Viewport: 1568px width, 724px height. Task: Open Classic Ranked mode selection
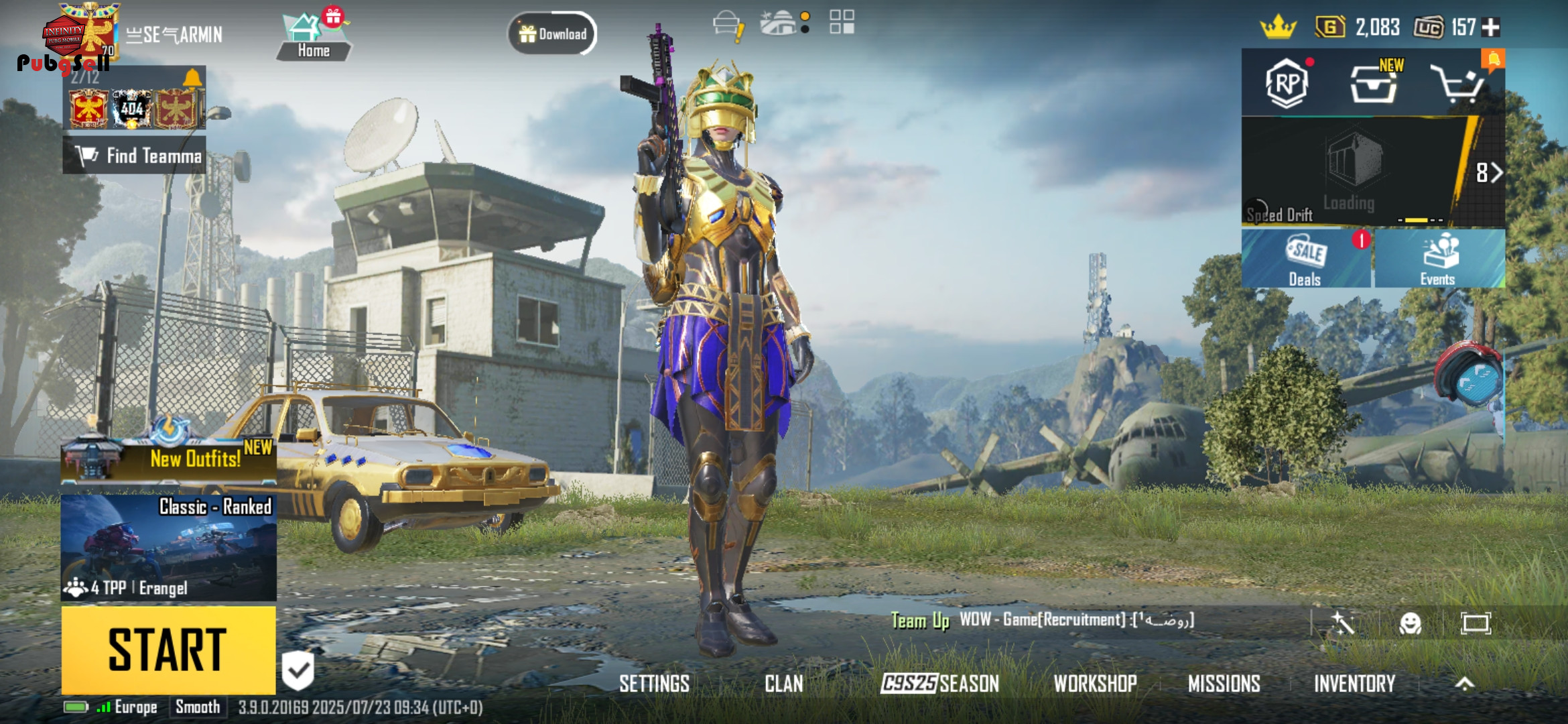click(168, 547)
